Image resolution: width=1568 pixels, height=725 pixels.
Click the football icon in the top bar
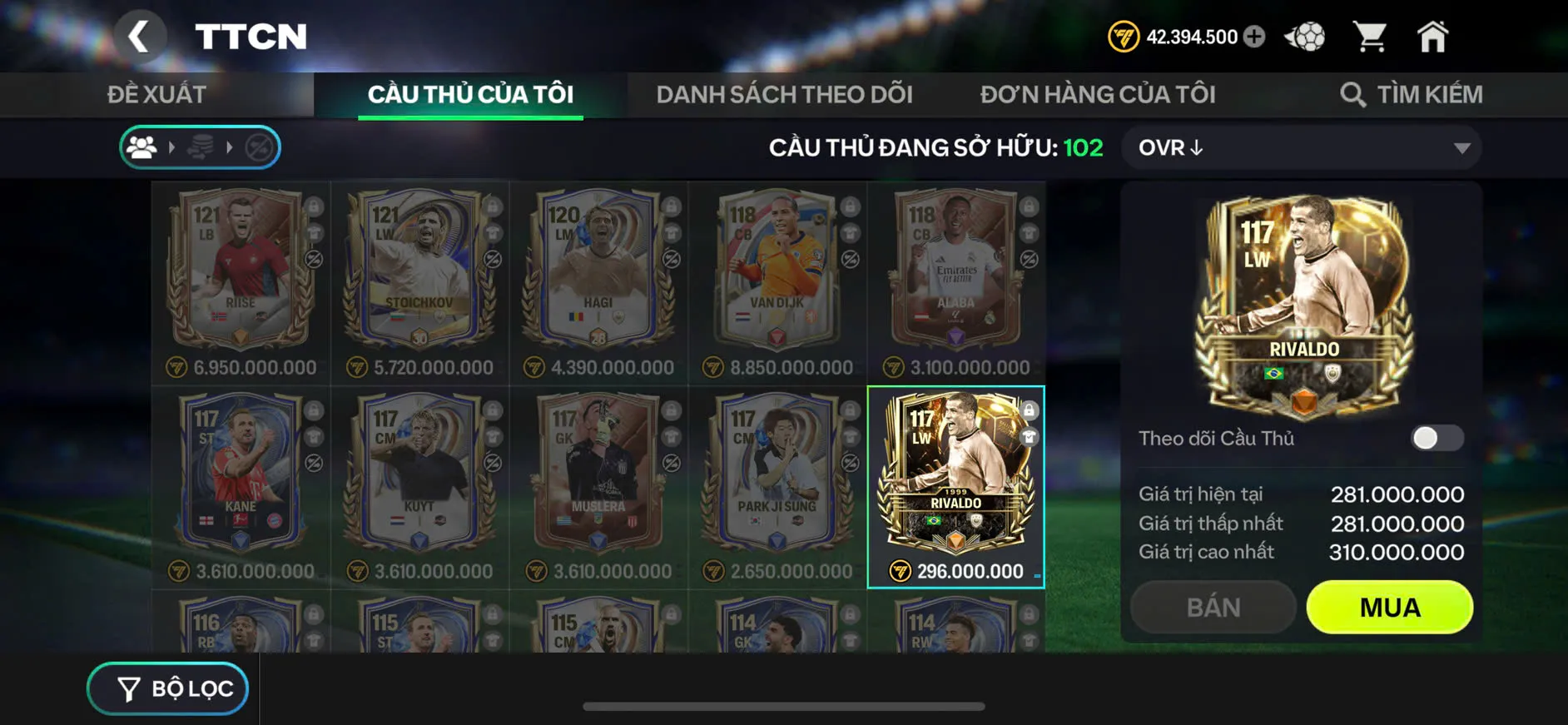1307,36
